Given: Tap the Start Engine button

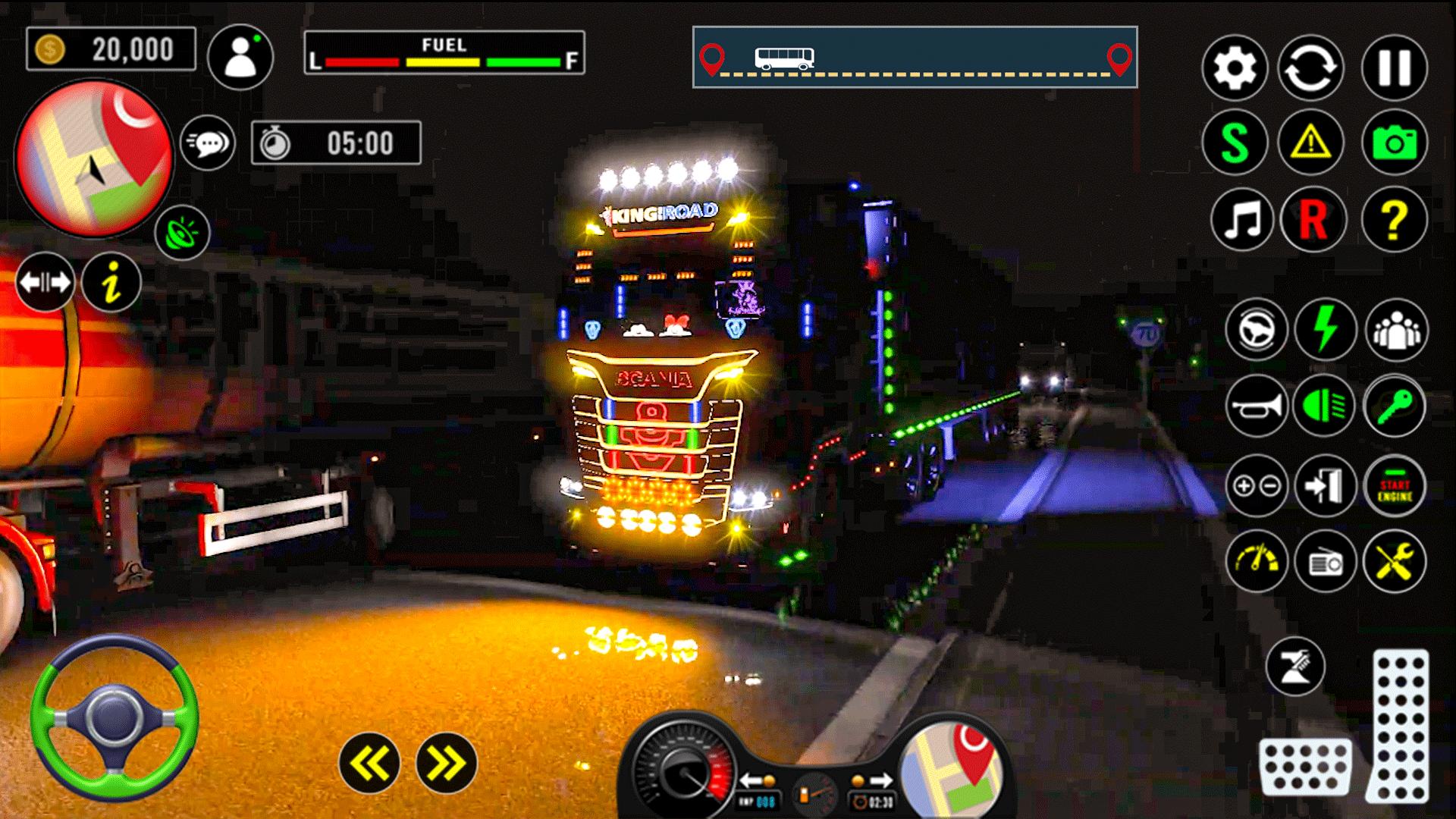Looking at the screenshot, I should click(1395, 487).
